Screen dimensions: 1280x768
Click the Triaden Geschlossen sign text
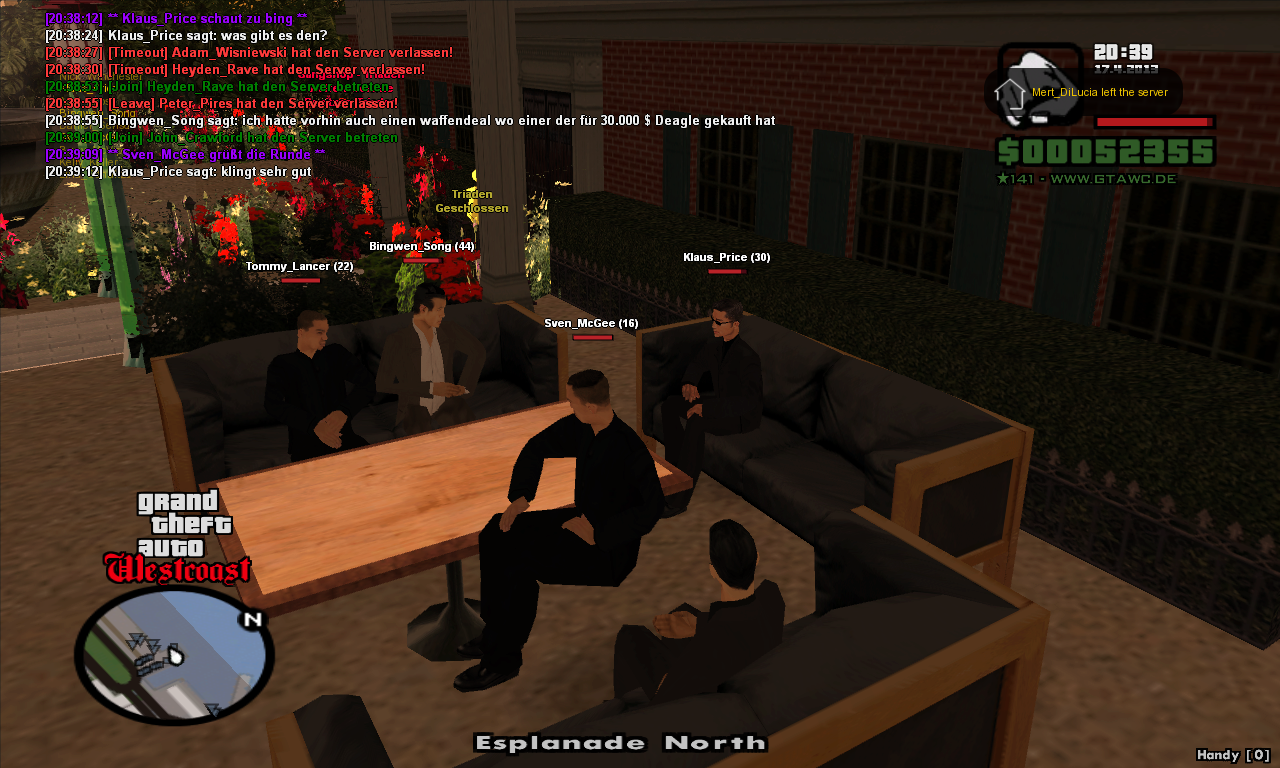472,201
